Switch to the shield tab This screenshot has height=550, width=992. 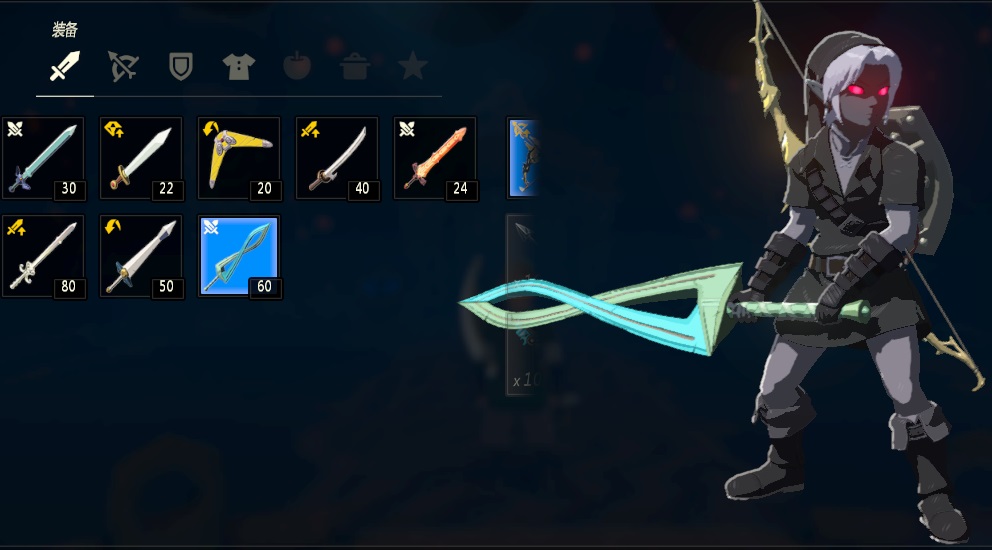tap(181, 67)
